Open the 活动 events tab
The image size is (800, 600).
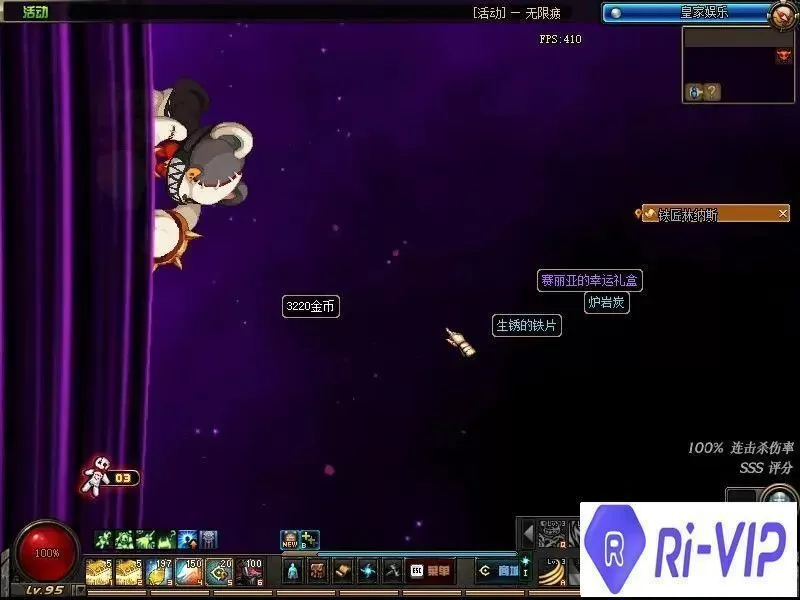(x=36, y=12)
